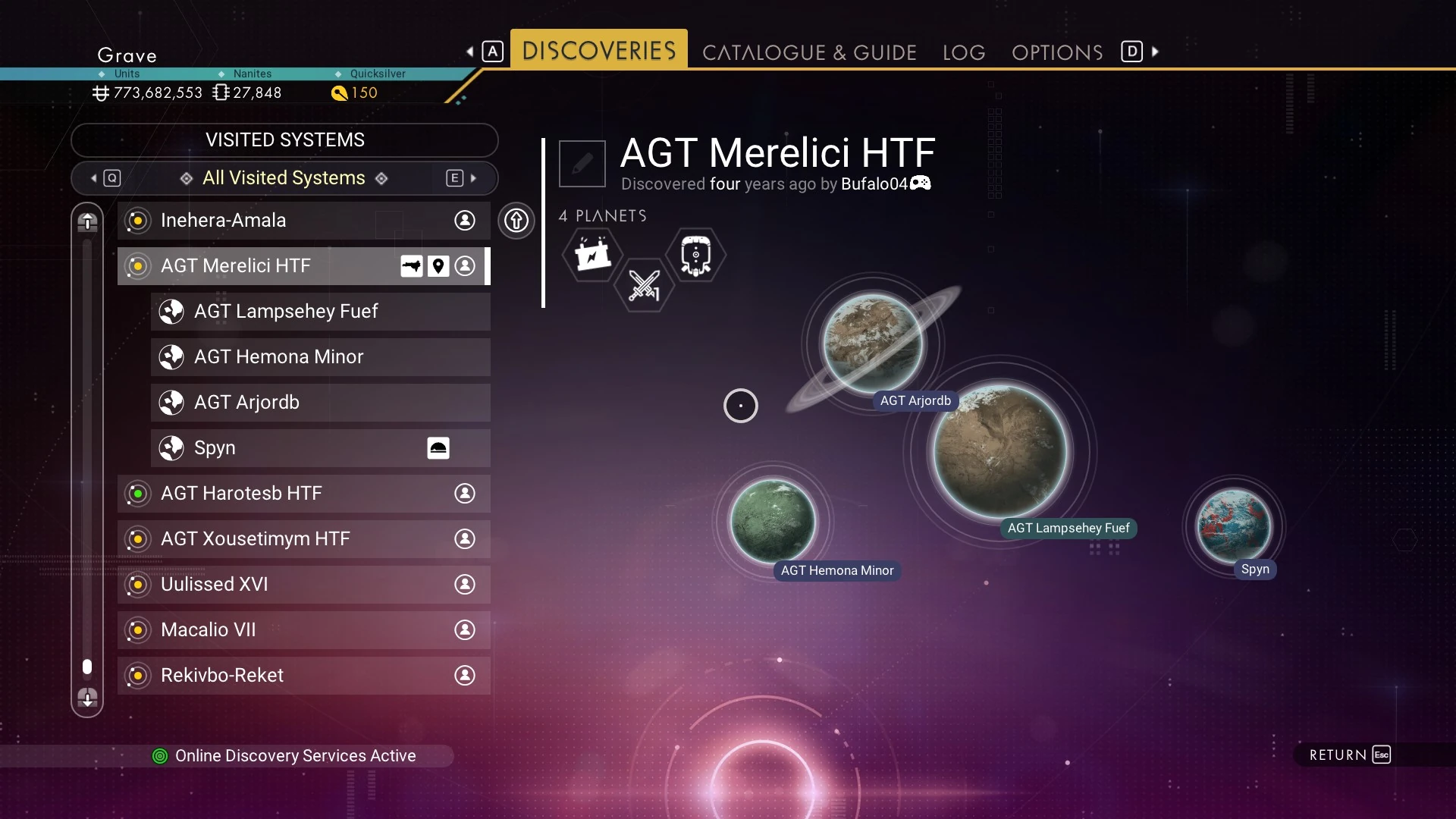Rename the system with the pencil icon

tap(582, 163)
